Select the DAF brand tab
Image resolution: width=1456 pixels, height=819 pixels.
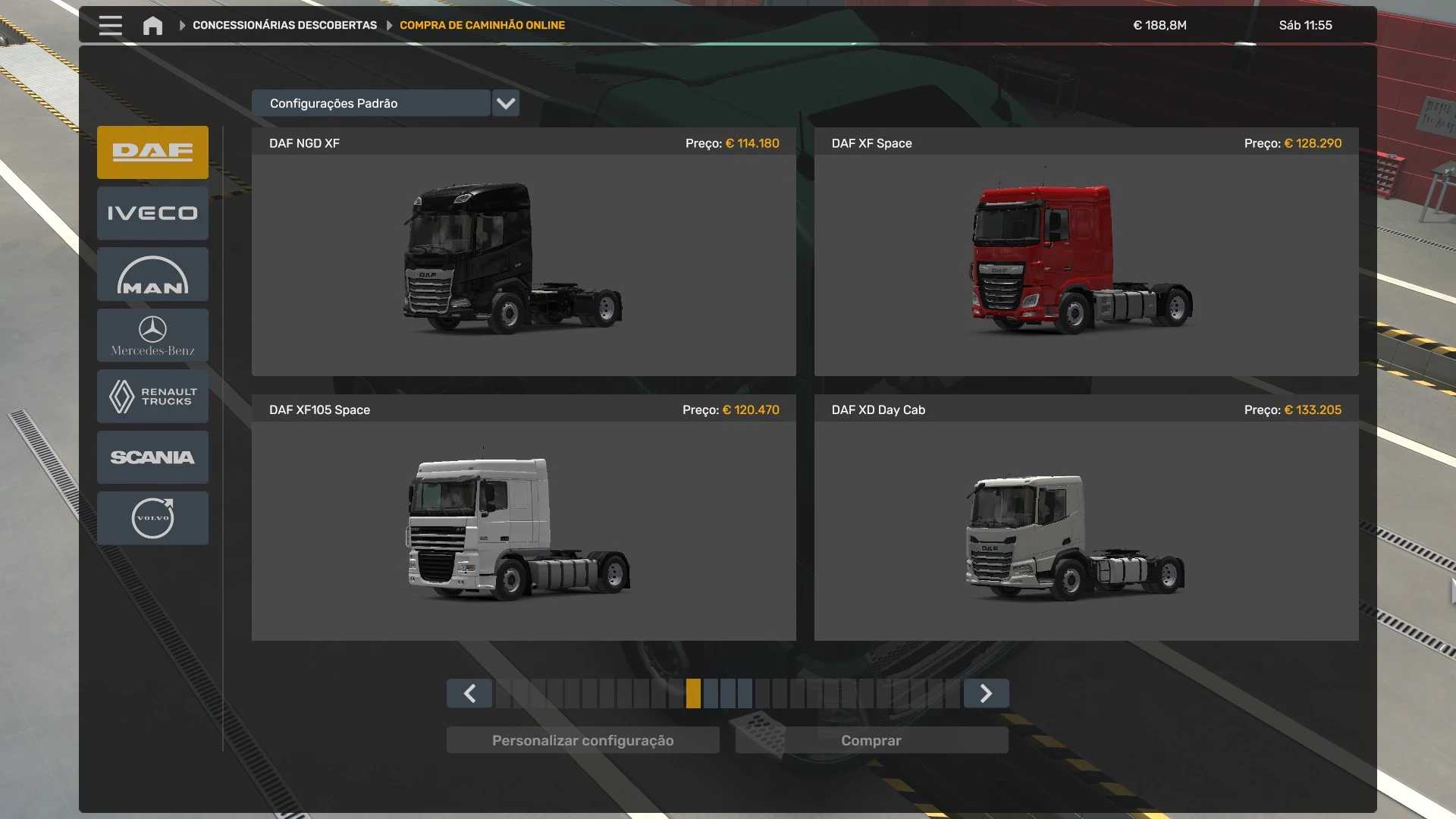click(152, 152)
